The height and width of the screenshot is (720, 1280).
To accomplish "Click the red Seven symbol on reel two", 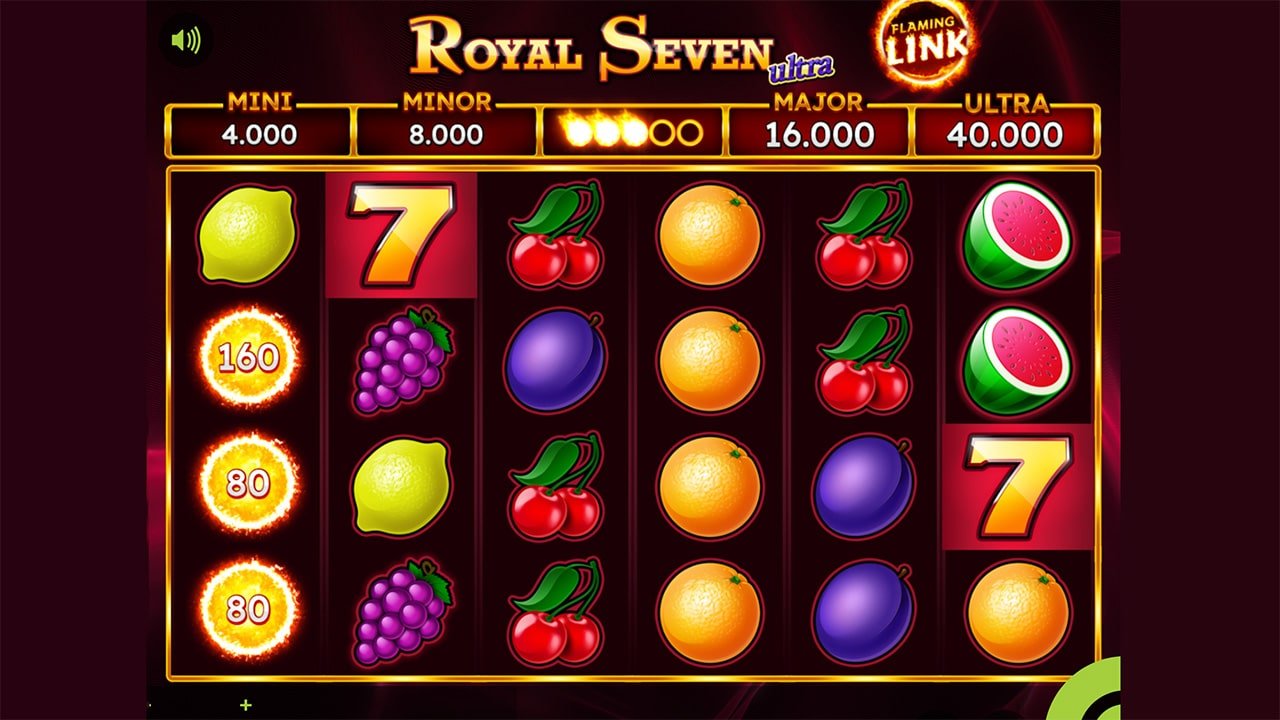I will (x=398, y=236).
